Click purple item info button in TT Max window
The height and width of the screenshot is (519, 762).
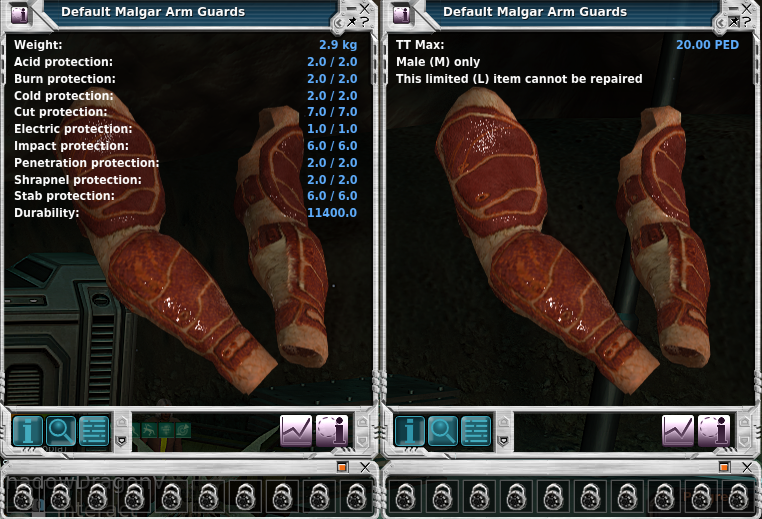click(713, 431)
